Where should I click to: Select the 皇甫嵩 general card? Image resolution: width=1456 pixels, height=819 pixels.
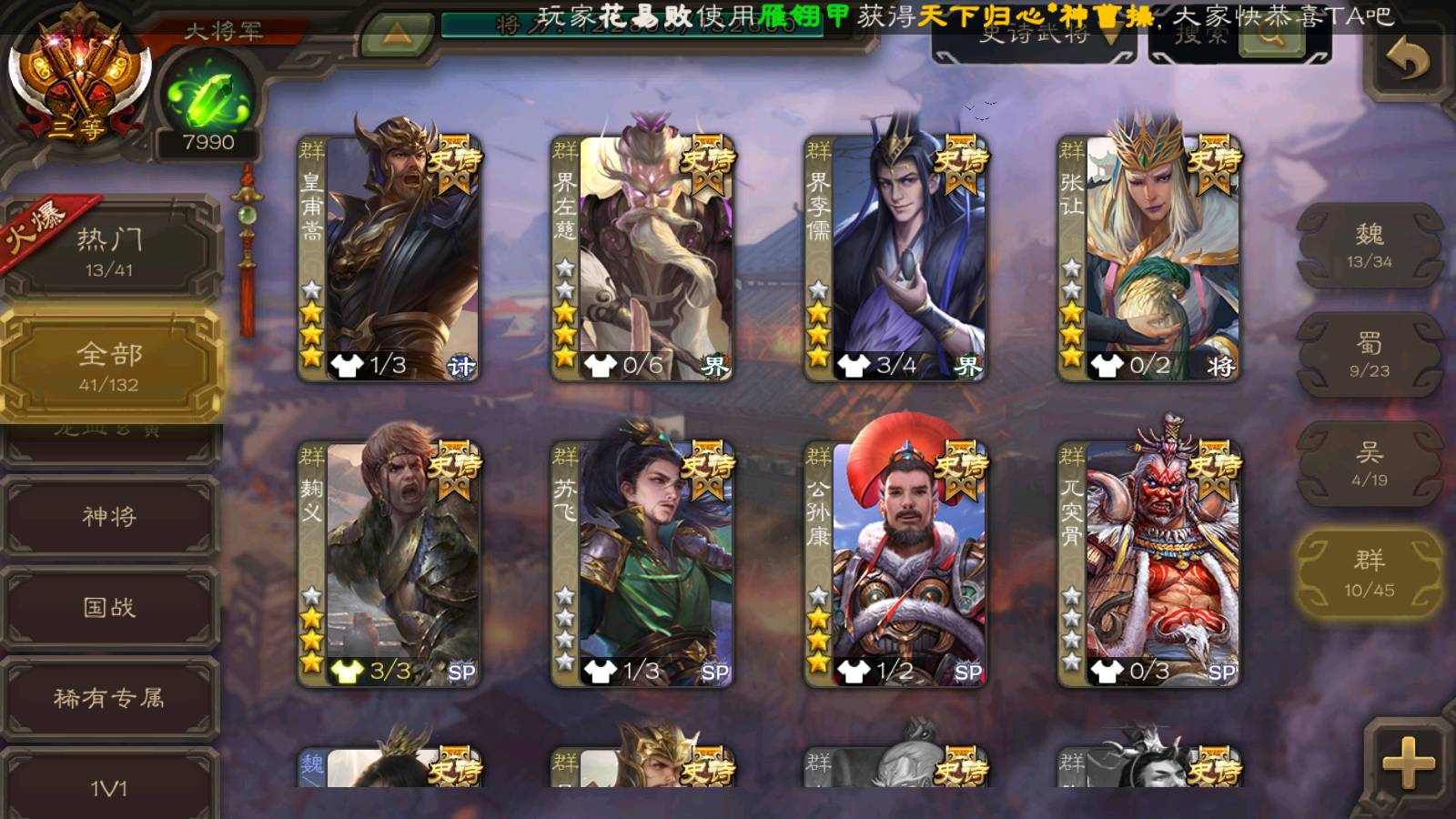pos(389,257)
